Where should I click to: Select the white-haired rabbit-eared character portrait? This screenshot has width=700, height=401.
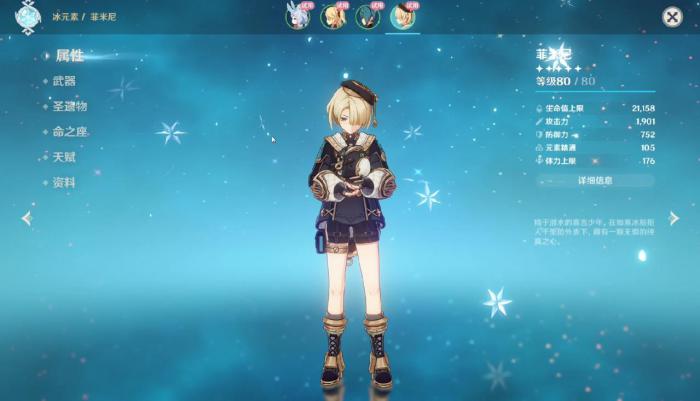pyautogui.click(x=297, y=16)
